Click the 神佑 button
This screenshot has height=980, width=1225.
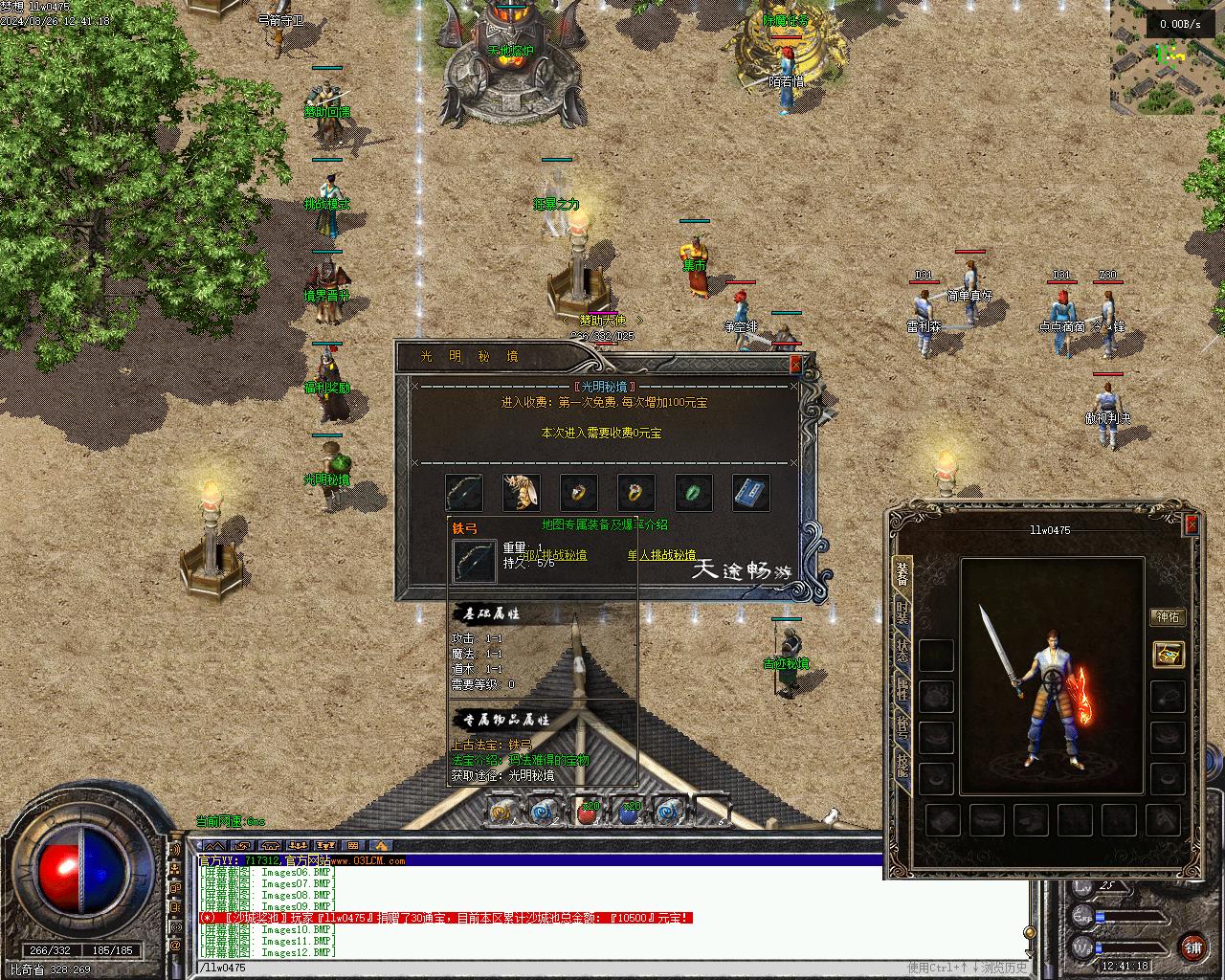click(1168, 617)
